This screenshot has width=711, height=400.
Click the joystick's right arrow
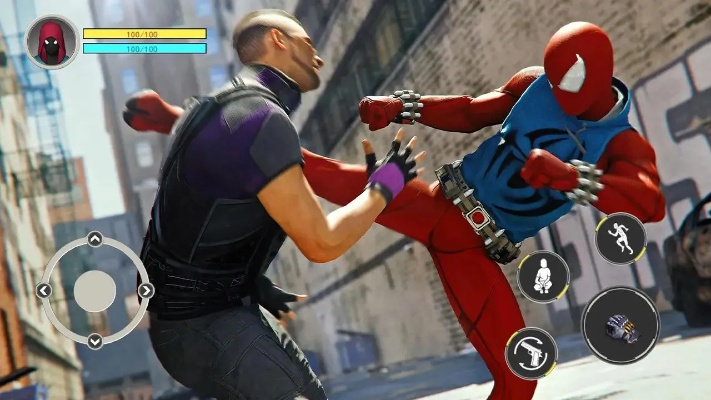tap(145, 290)
